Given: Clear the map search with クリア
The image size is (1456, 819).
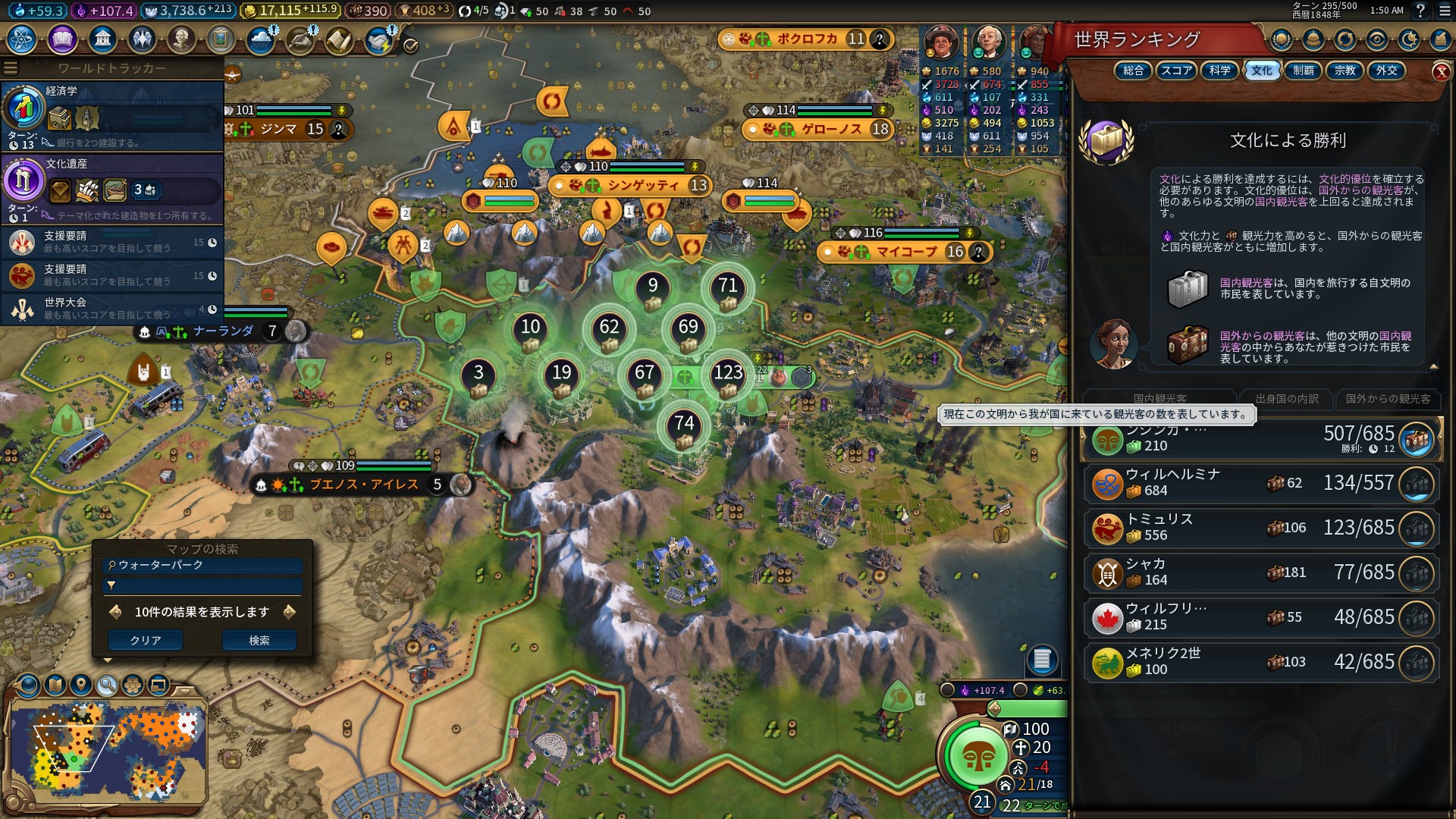Looking at the screenshot, I should tap(145, 640).
